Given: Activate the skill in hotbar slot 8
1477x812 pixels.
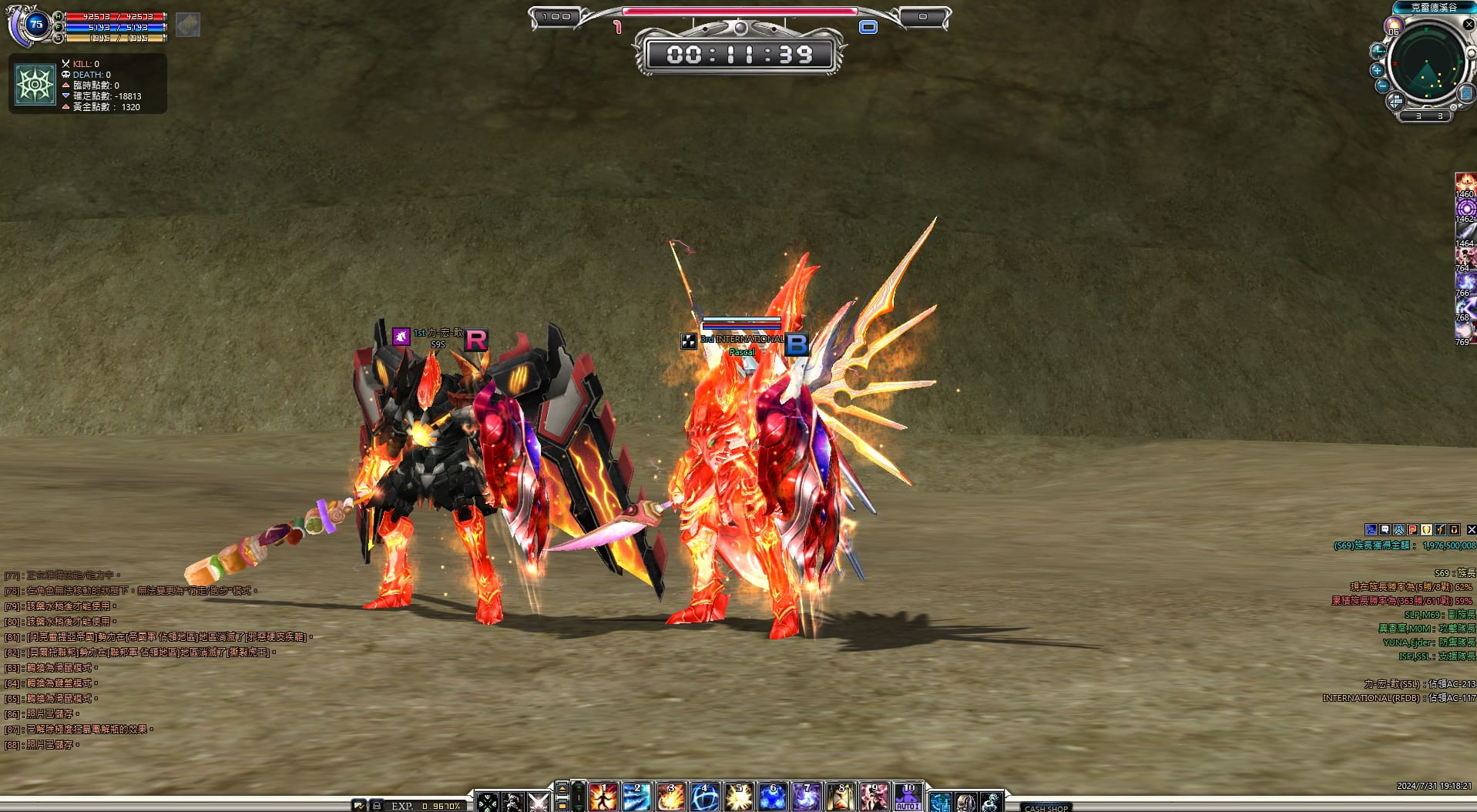Looking at the screenshot, I should [x=841, y=797].
